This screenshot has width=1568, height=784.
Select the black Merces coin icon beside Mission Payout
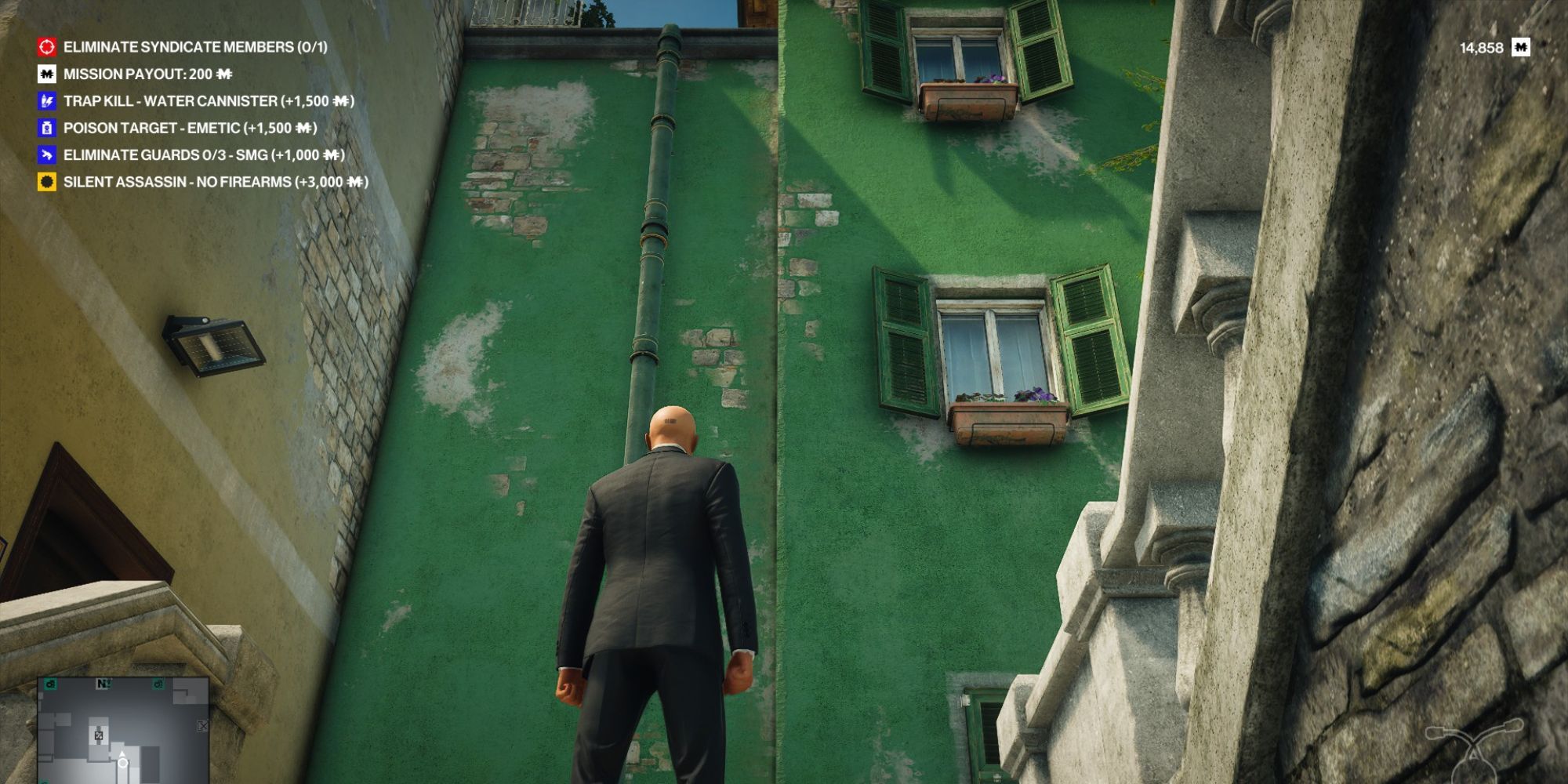pyautogui.click(x=46, y=74)
